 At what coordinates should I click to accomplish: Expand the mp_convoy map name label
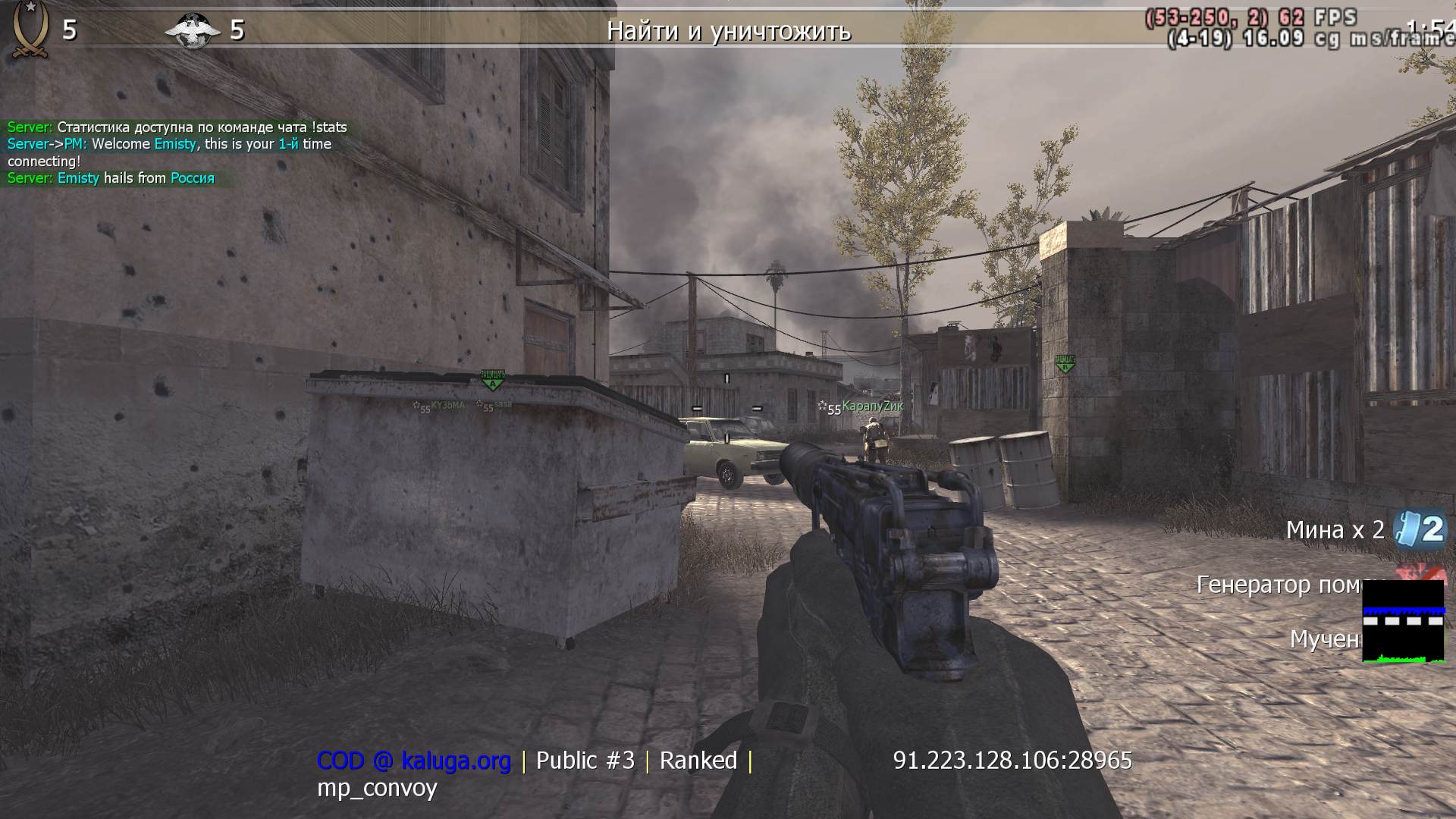pos(375,789)
